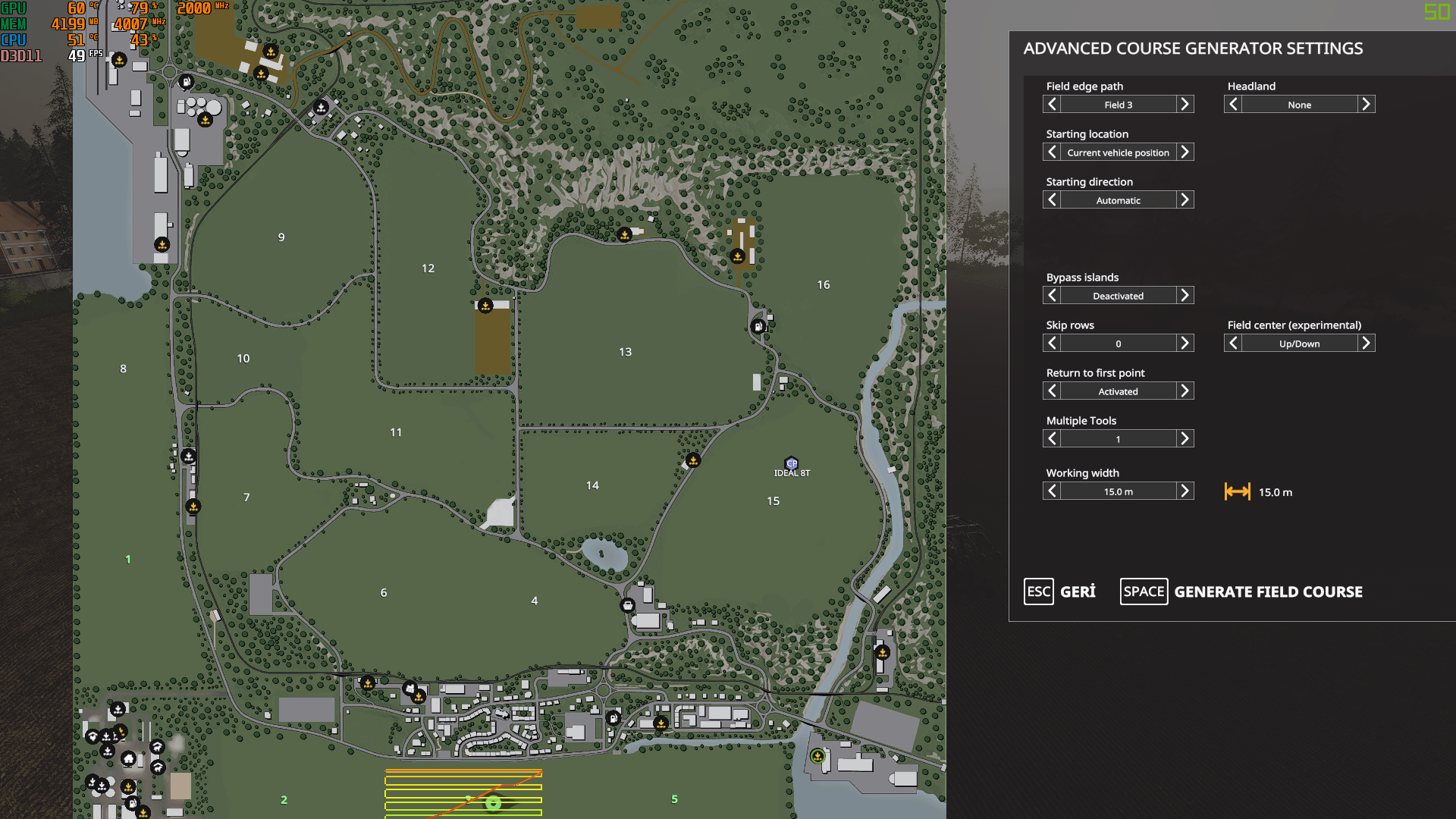1456x819 pixels.
Task: Toggle Return to first point to Deactivated
Action: click(x=1186, y=391)
